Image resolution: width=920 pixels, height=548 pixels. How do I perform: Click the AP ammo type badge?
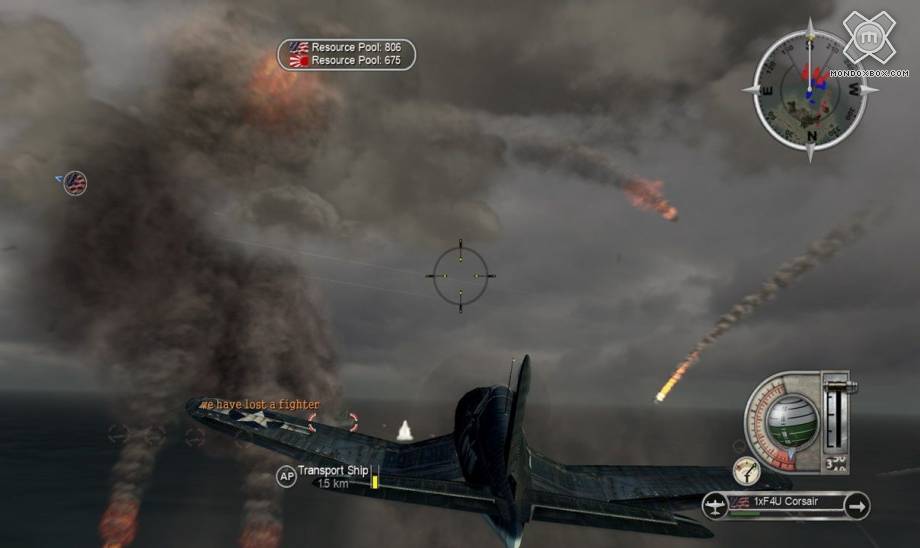click(287, 477)
